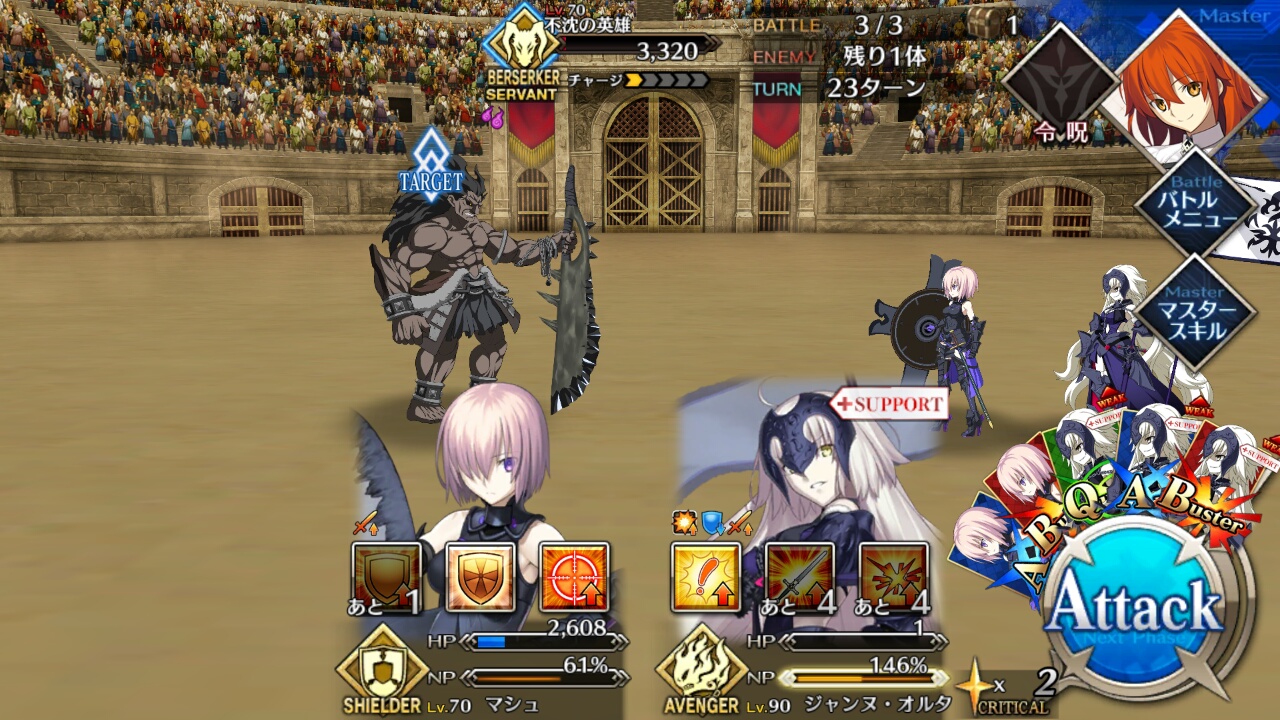
Task: Select Jeanne Alter's sword skill icon
Action: point(800,577)
